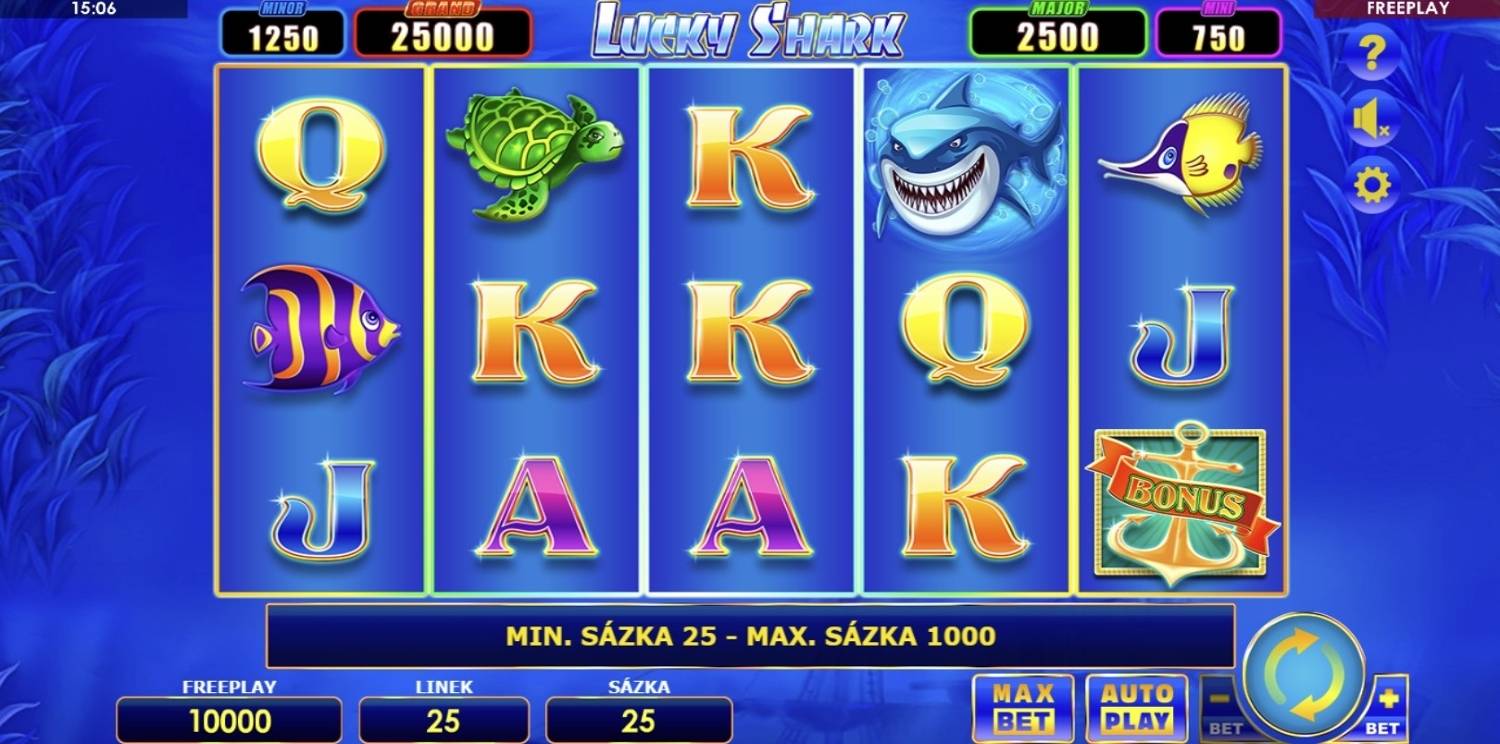Click the MIN. SÁZKA info bar
This screenshot has width=1500, height=744.
tap(748, 635)
